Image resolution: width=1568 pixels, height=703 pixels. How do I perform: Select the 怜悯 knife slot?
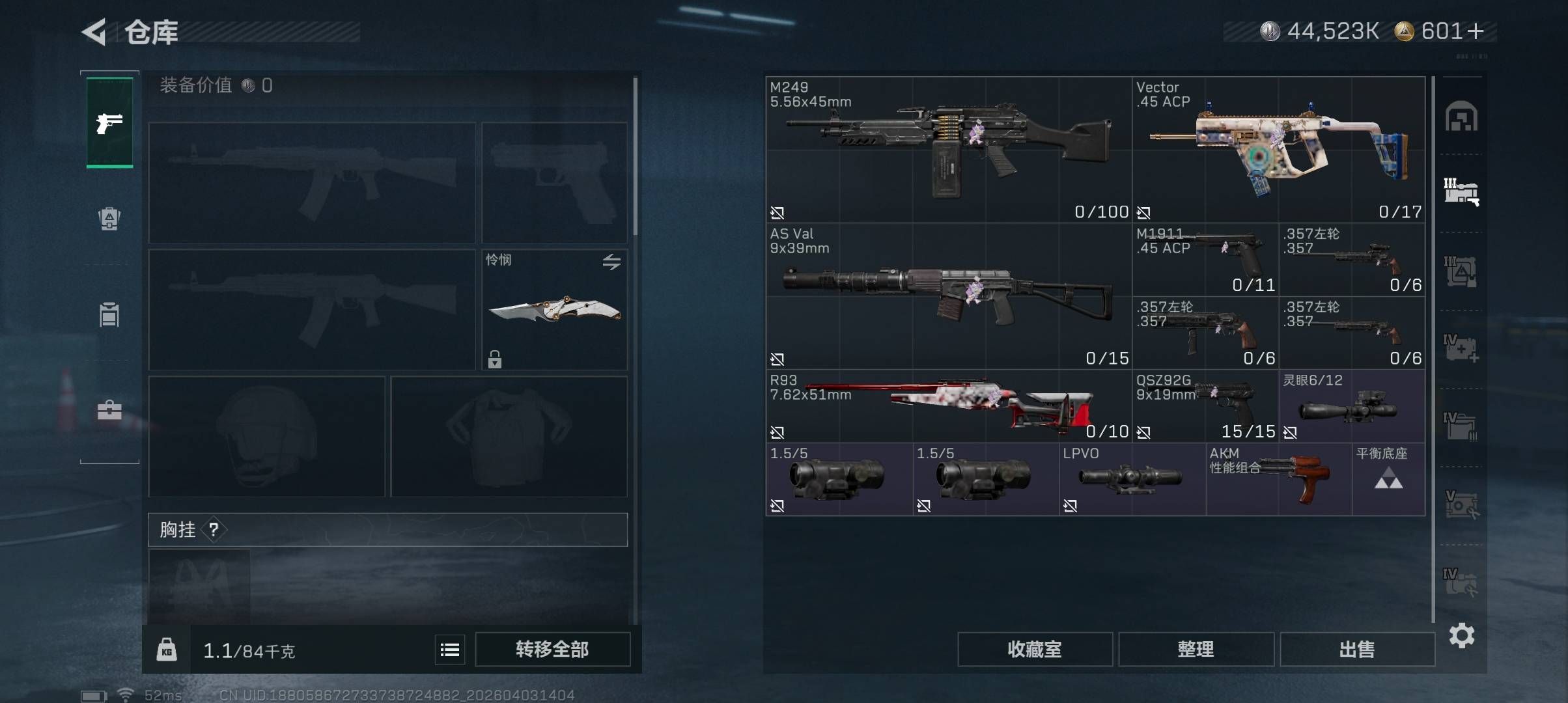(x=554, y=309)
